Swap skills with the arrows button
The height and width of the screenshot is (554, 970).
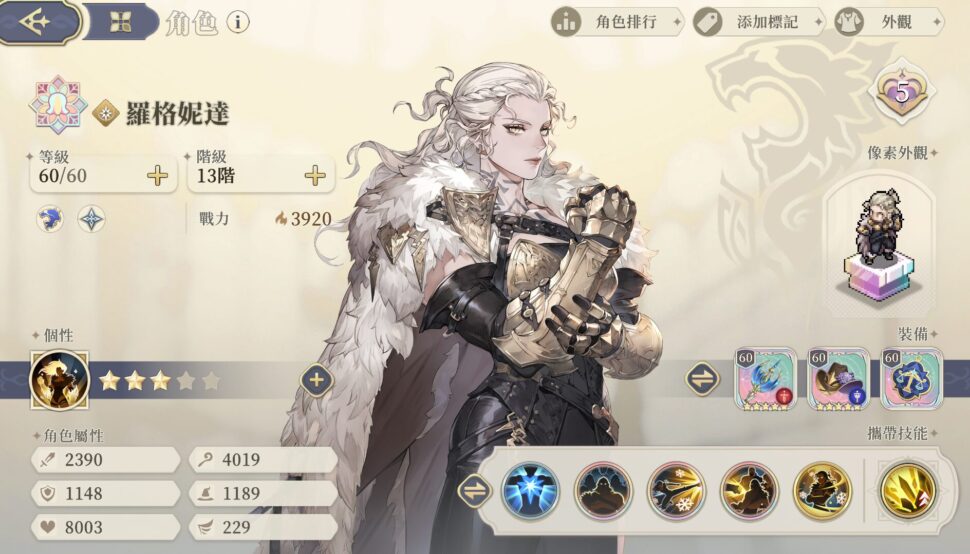473,491
